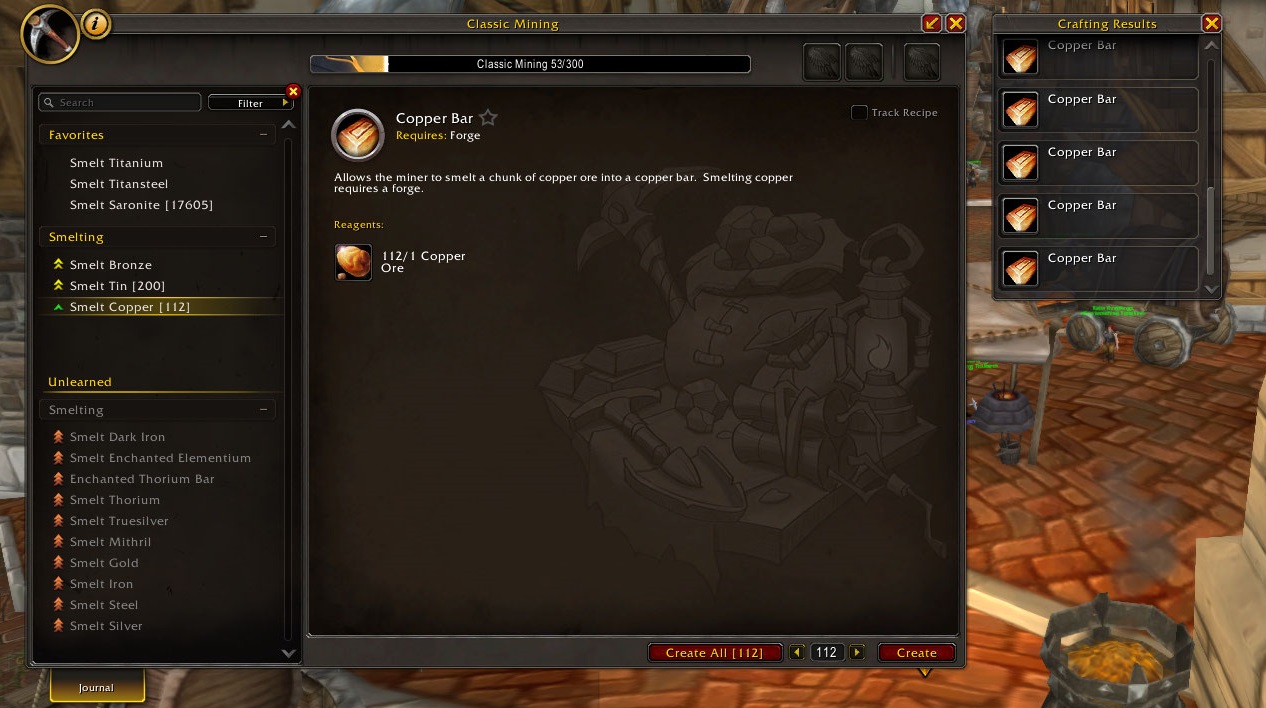Click the Copper Ore reagent icon

353,262
